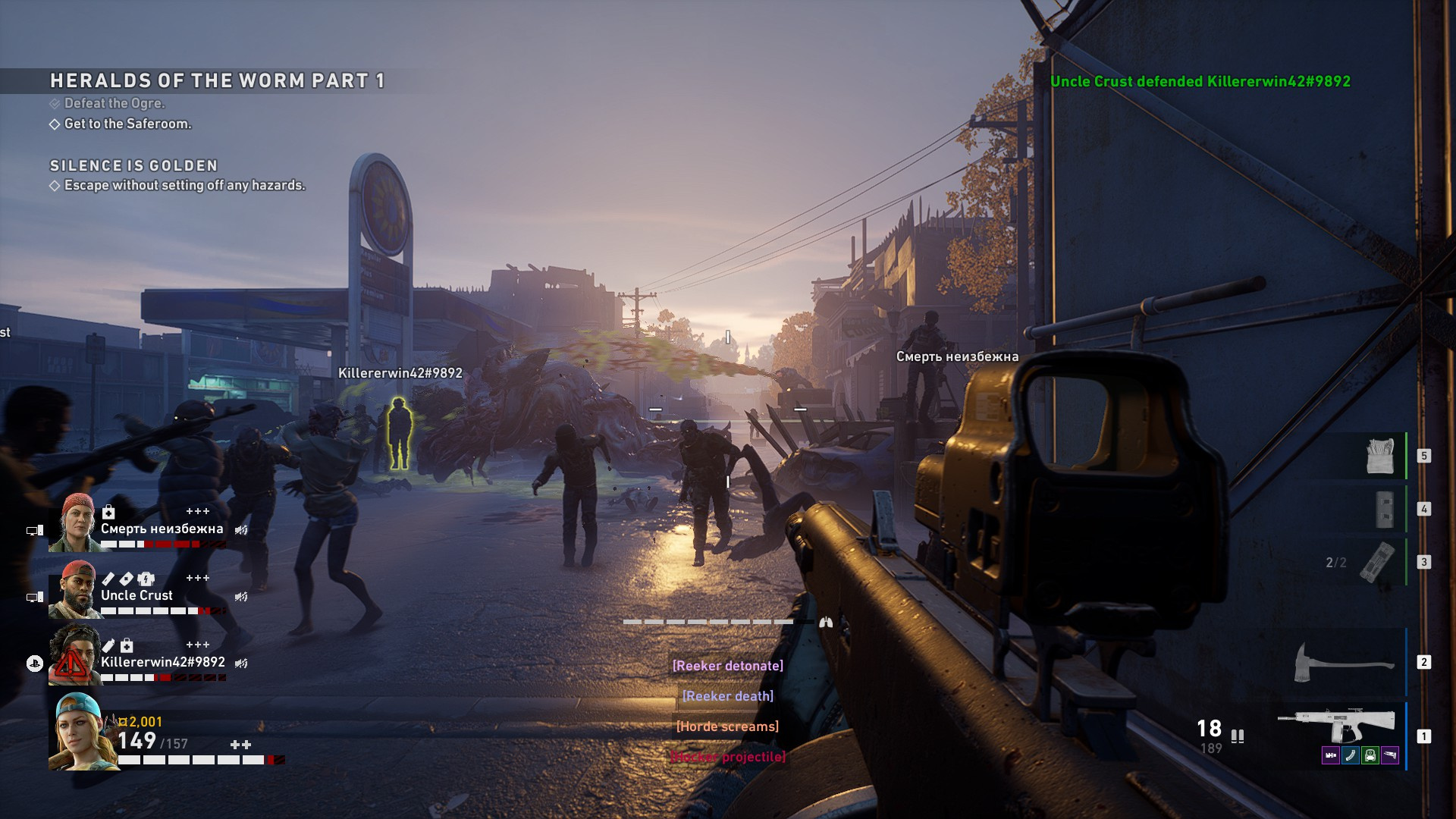Click the green scope attachment icon

1370,755
